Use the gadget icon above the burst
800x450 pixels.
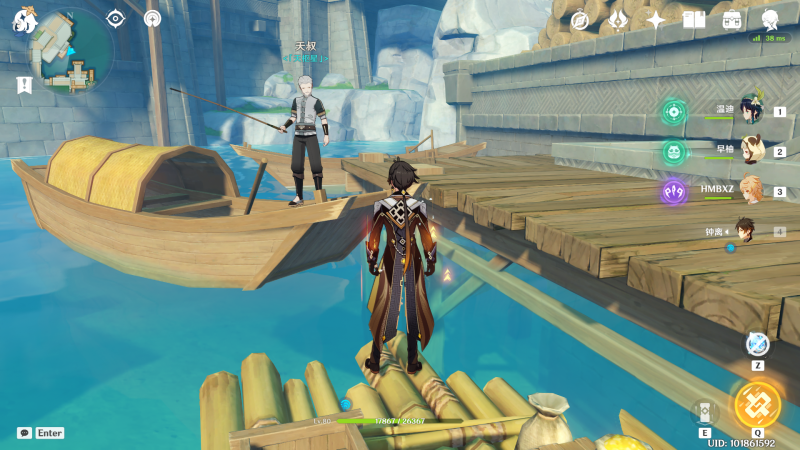[x=758, y=344]
